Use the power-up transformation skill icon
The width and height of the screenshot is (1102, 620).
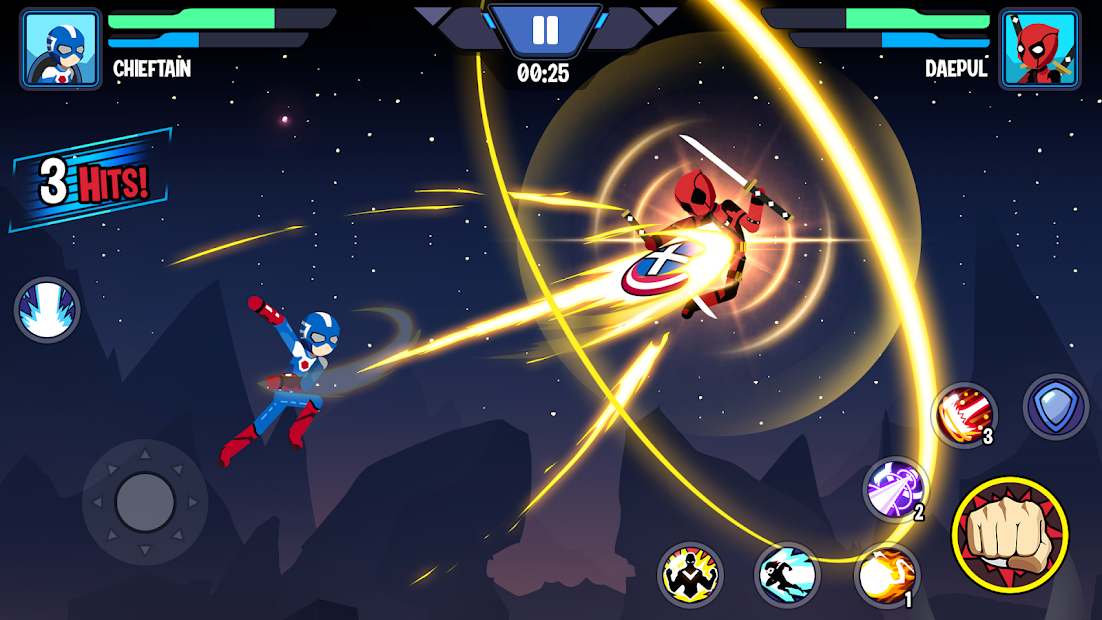click(x=690, y=575)
